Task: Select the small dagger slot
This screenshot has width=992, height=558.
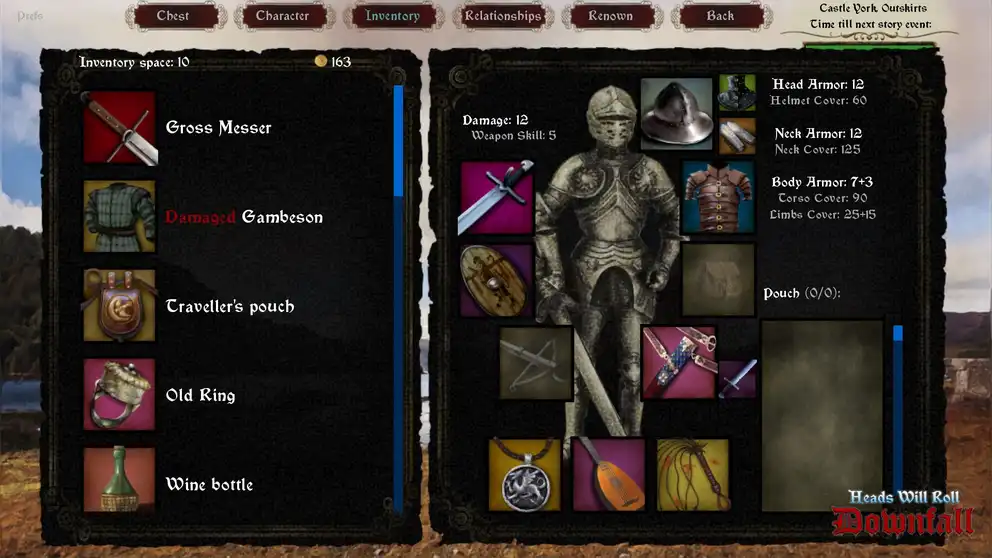Action: [x=737, y=379]
